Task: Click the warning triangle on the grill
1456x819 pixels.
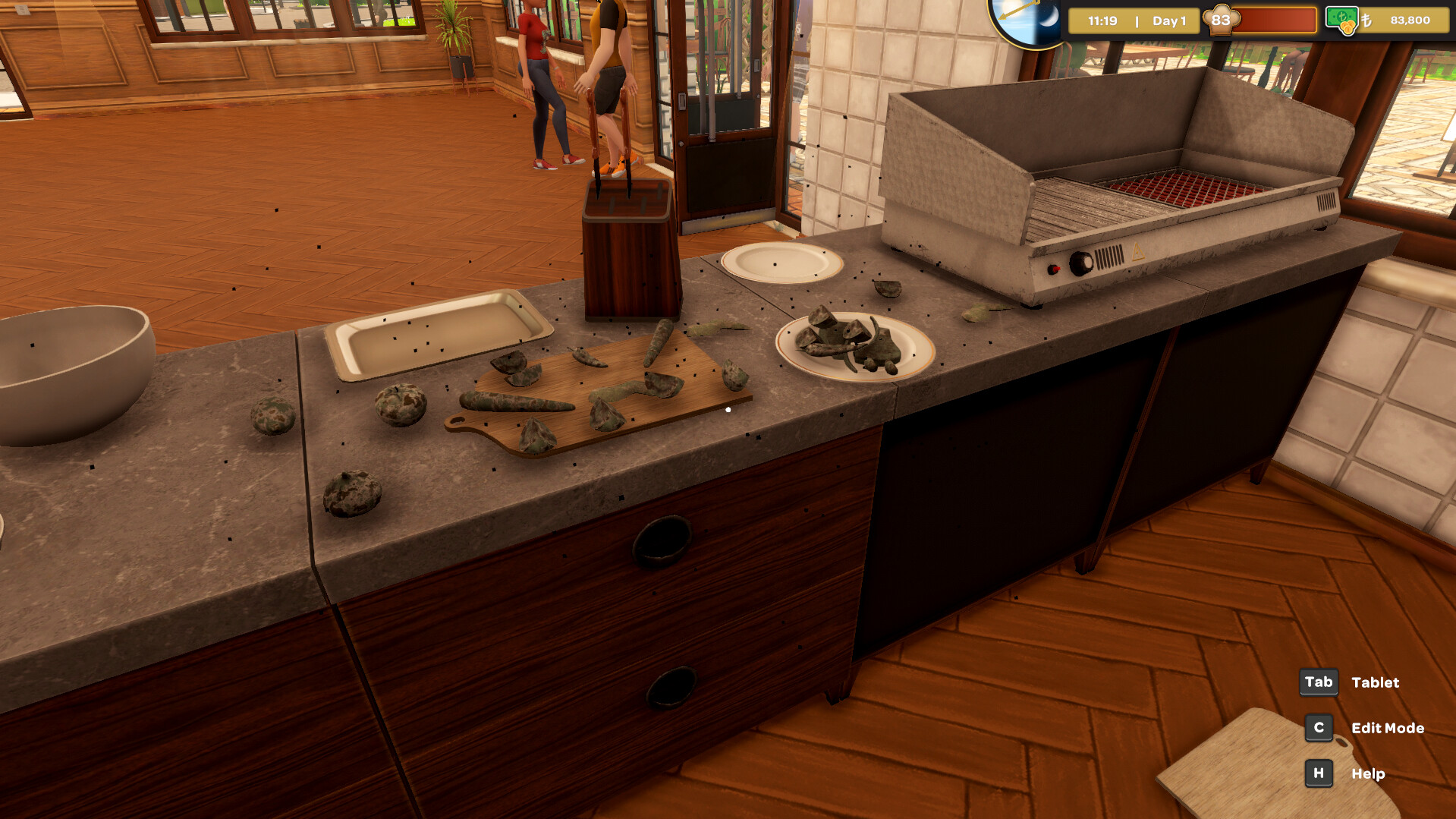Action: coord(1137,251)
